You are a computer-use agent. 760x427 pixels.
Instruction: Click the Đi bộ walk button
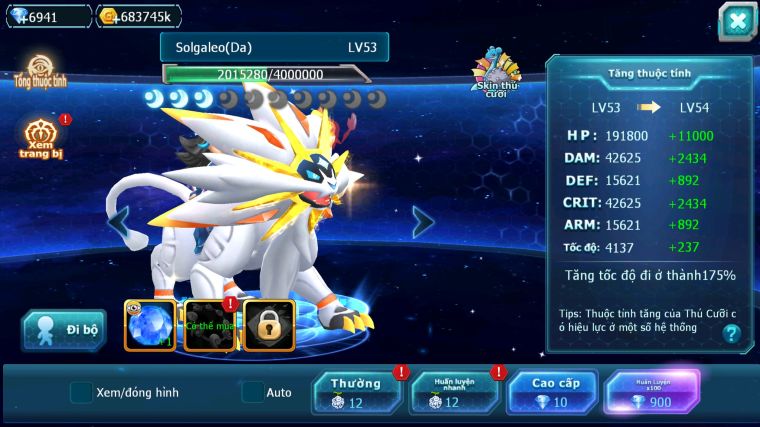pyautogui.click(x=64, y=331)
